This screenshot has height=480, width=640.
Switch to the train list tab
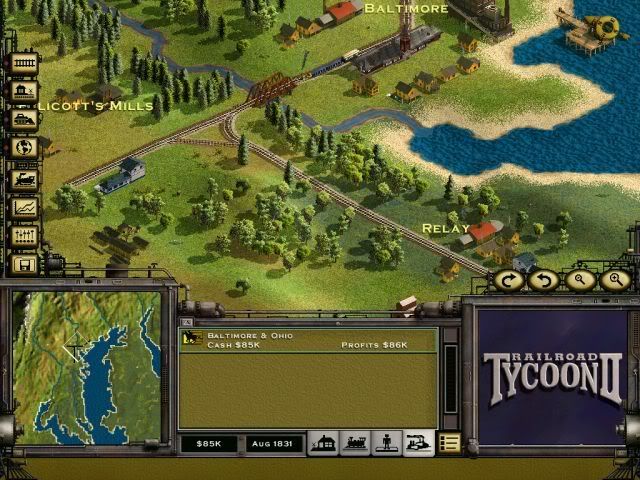[354, 443]
